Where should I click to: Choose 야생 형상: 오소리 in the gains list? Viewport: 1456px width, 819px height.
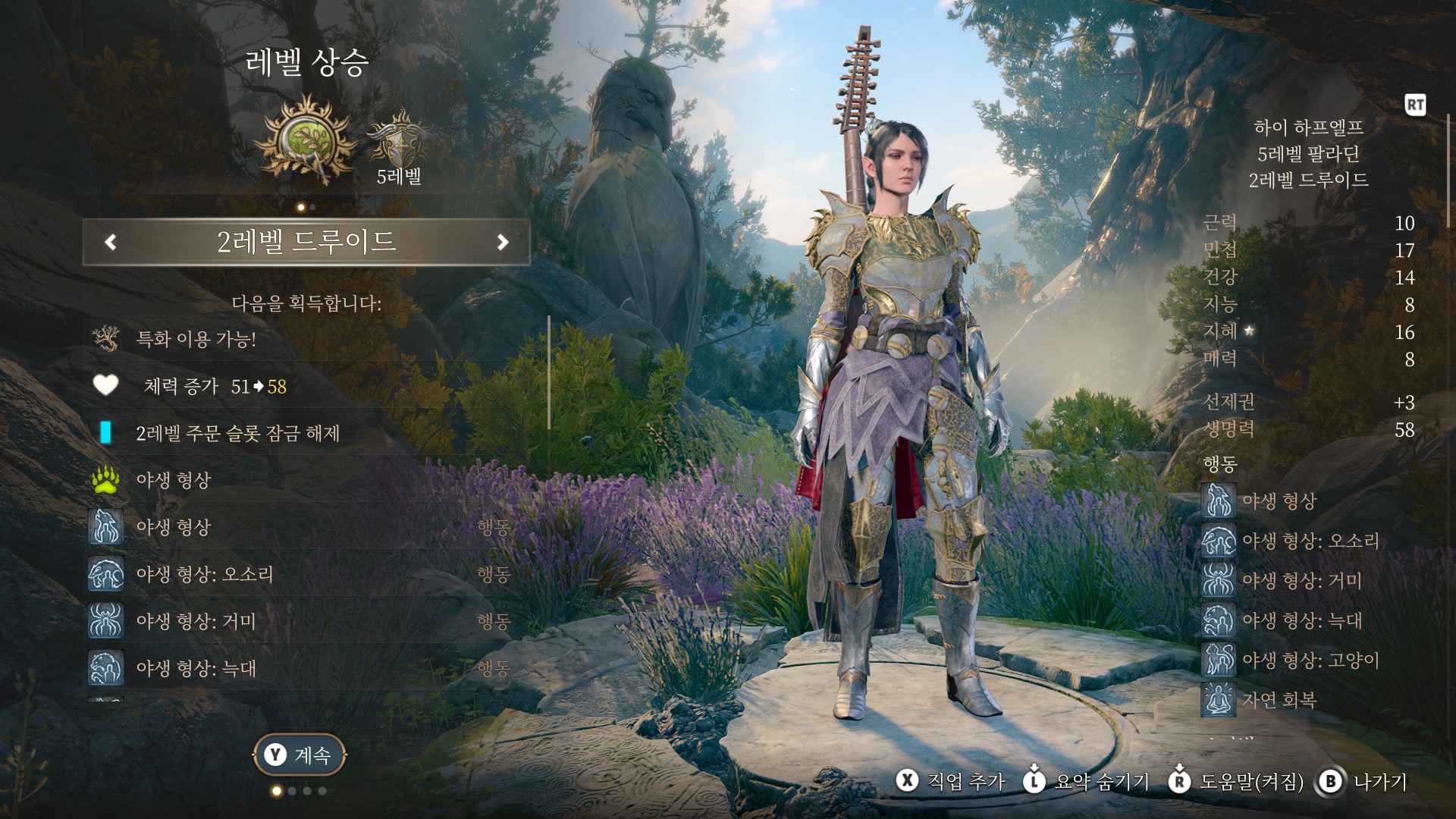(205, 574)
